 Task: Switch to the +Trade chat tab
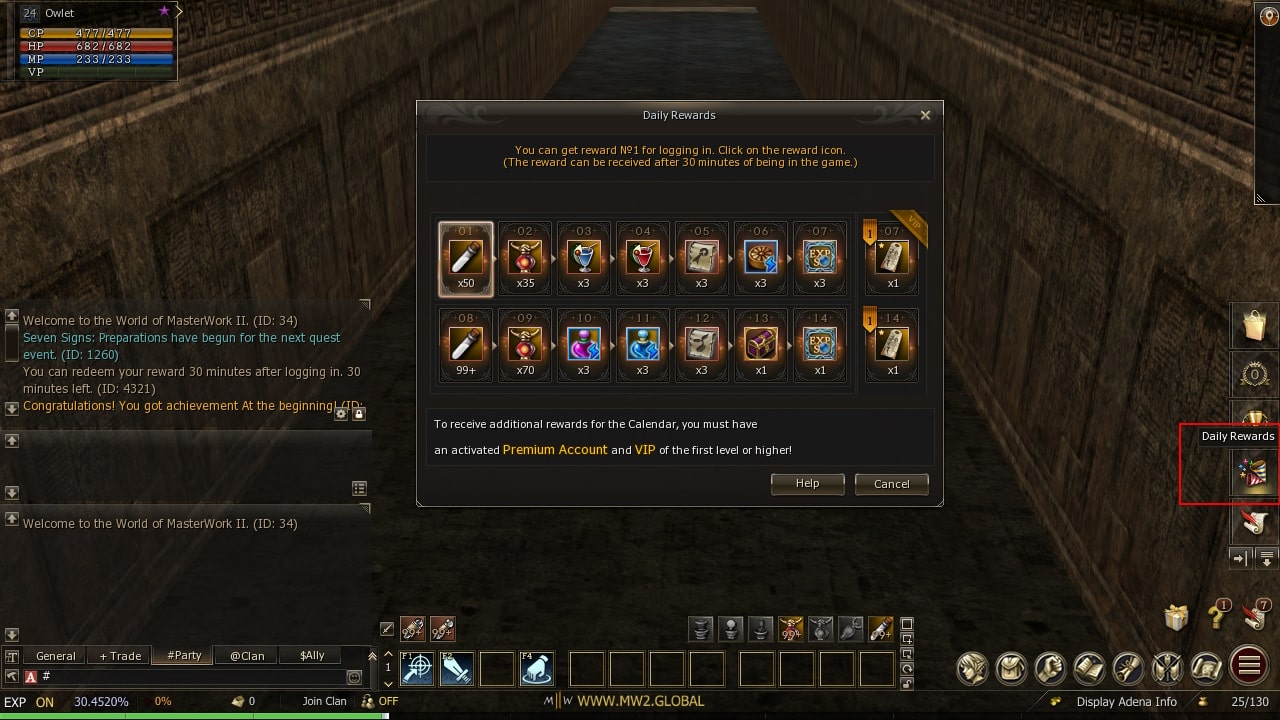[x=119, y=655]
